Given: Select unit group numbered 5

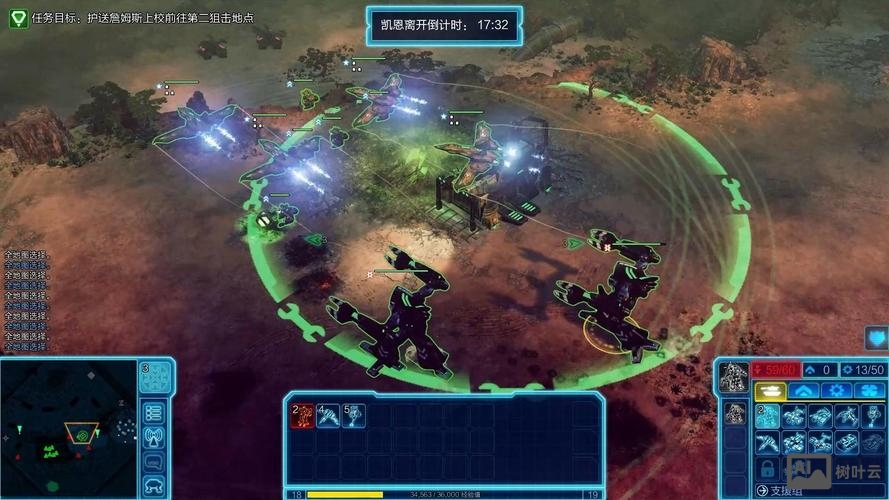Looking at the screenshot, I should (353, 416).
